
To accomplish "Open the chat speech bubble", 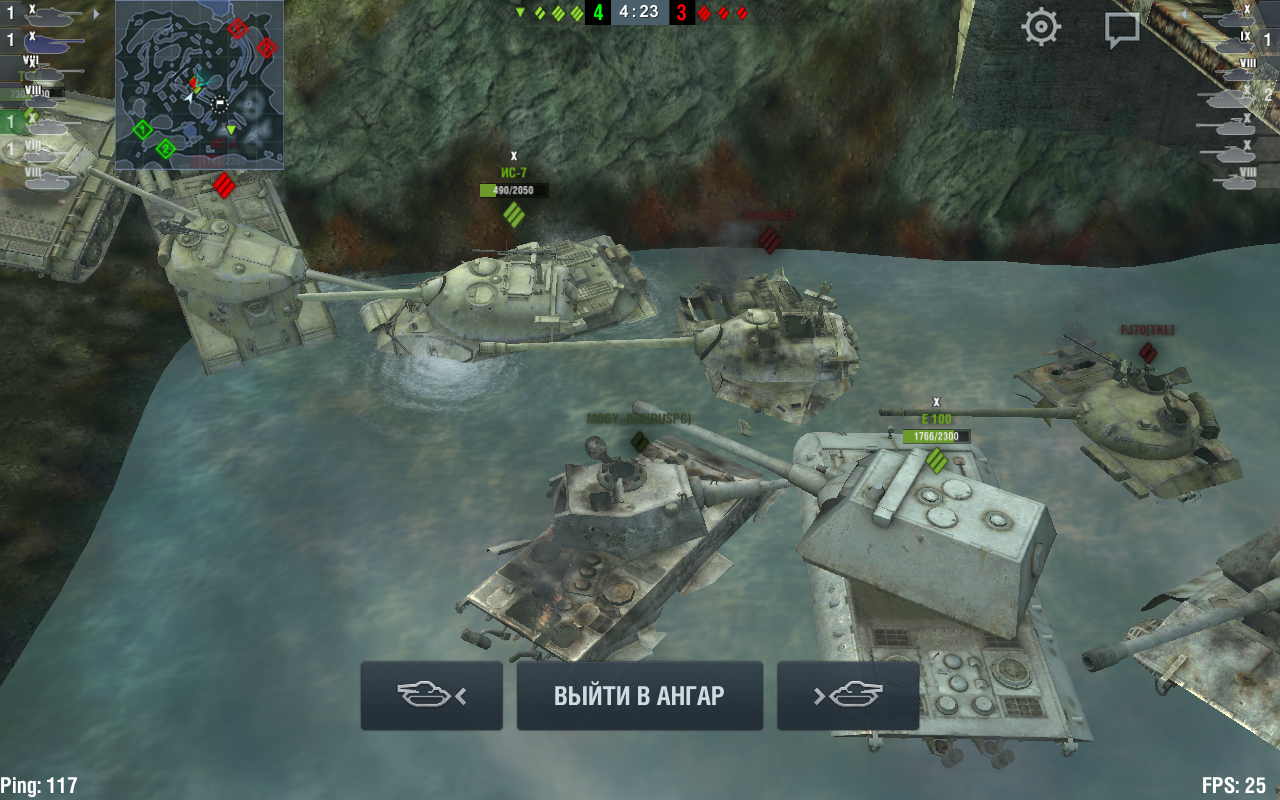I will click(1122, 29).
